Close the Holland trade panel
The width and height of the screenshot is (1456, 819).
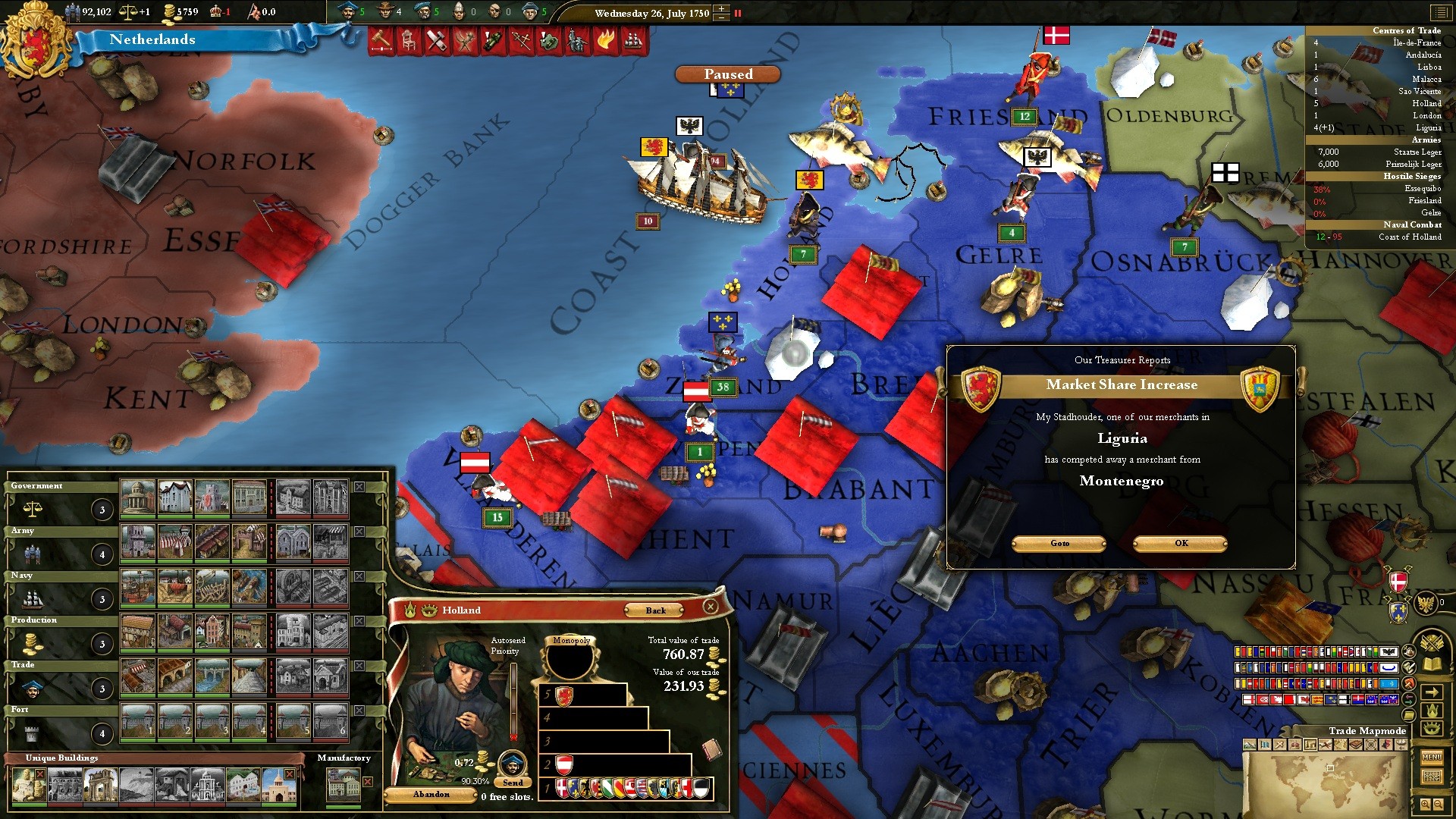point(711,606)
